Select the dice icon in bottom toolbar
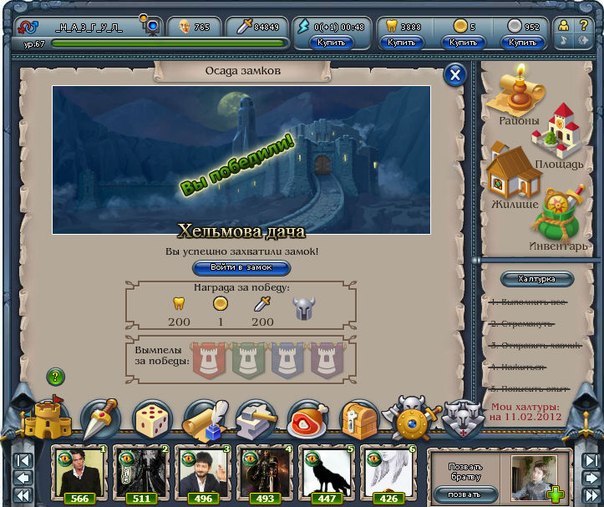The image size is (604, 507). [153, 418]
